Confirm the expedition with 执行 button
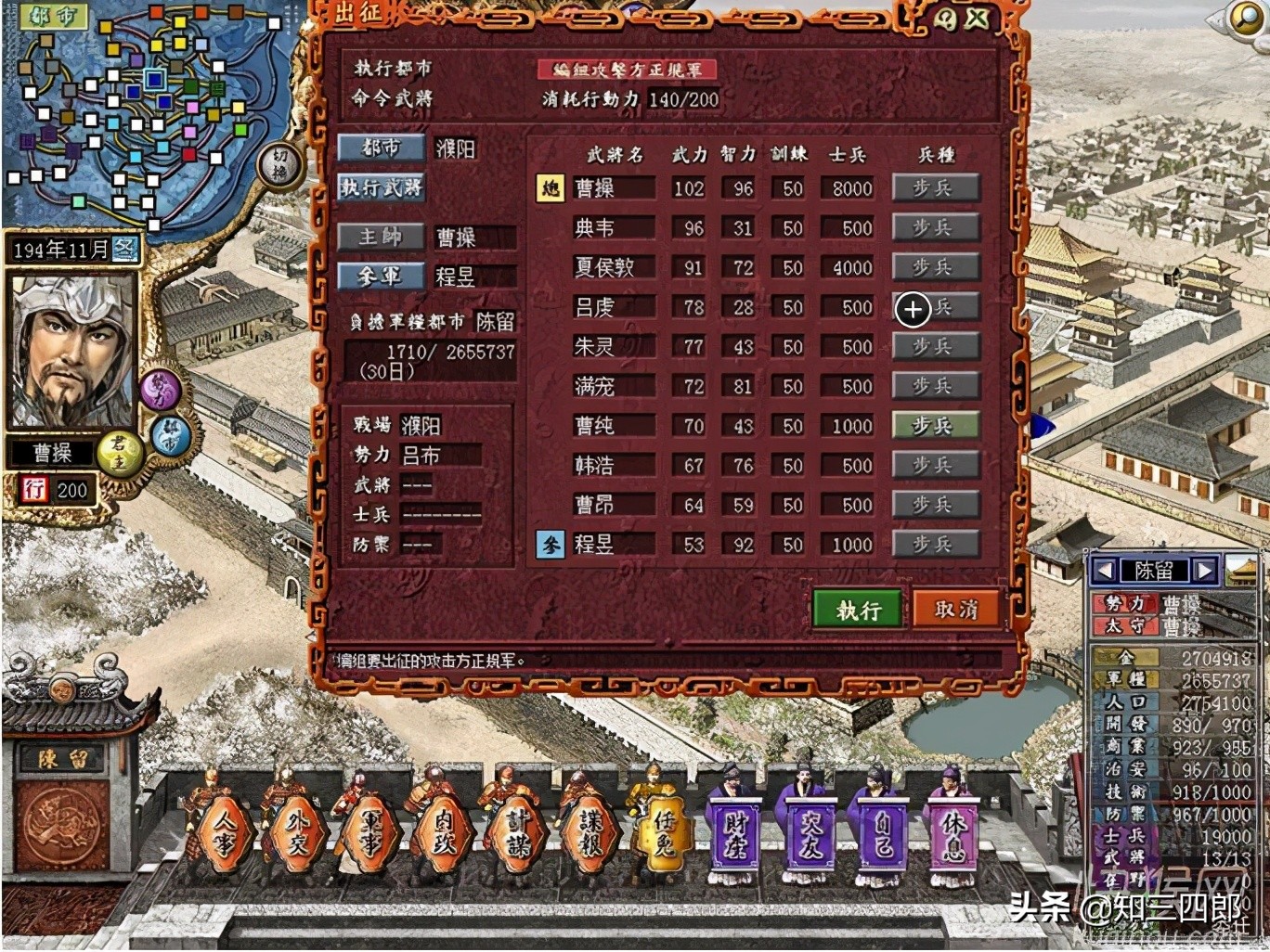The width and height of the screenshot is (1270, 952). (x=857, y=610)
